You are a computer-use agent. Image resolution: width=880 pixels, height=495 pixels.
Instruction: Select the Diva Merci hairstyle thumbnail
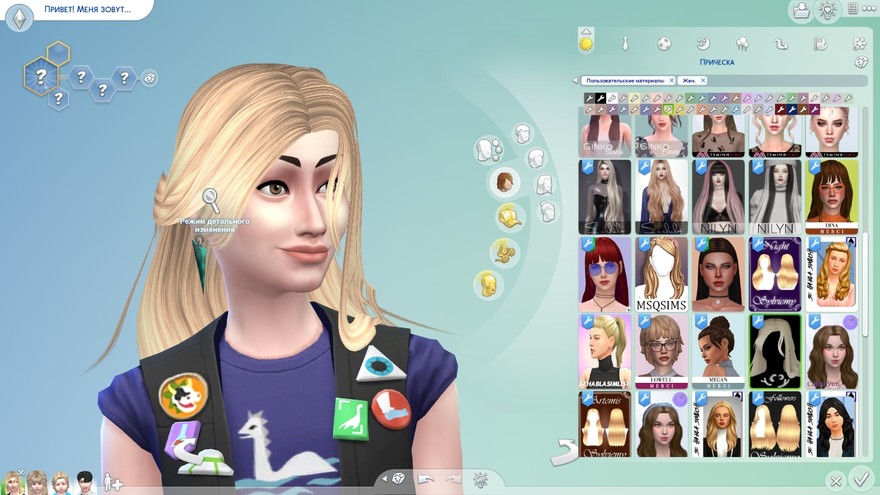coord(831,195)
